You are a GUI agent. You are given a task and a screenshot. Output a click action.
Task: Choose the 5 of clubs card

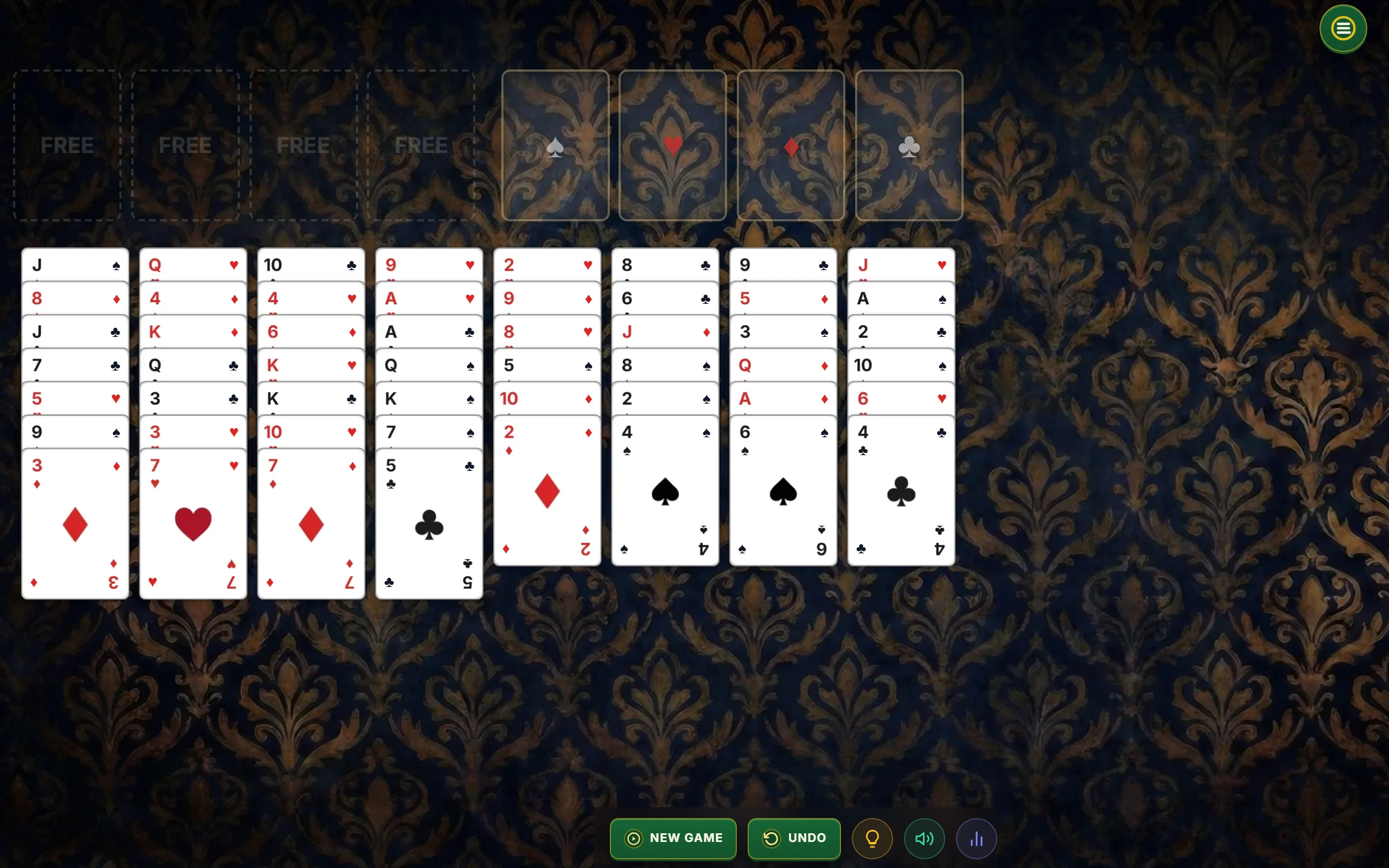pyautogui.click(x=429, y=524)
